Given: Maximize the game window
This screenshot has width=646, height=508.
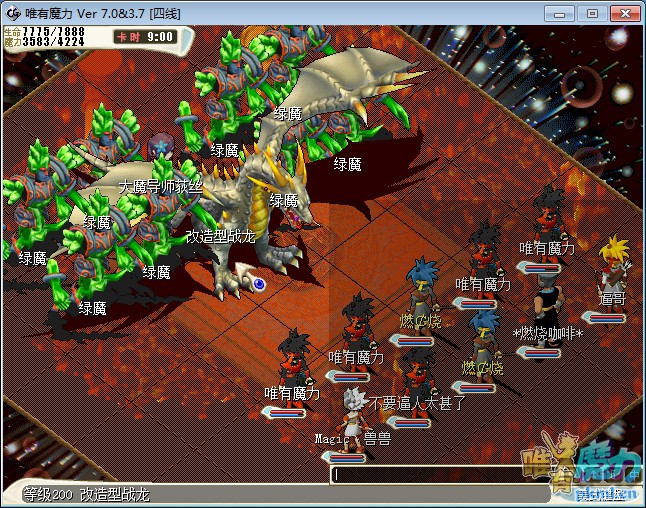Looking at the screenshot, I should tap(591, 13).
